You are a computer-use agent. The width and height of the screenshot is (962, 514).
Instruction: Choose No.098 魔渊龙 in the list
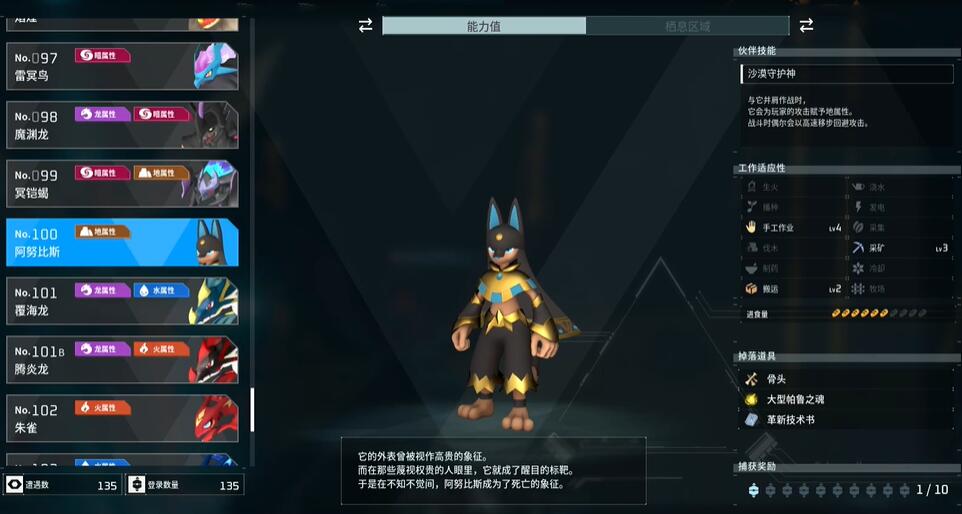click(122, 125)
